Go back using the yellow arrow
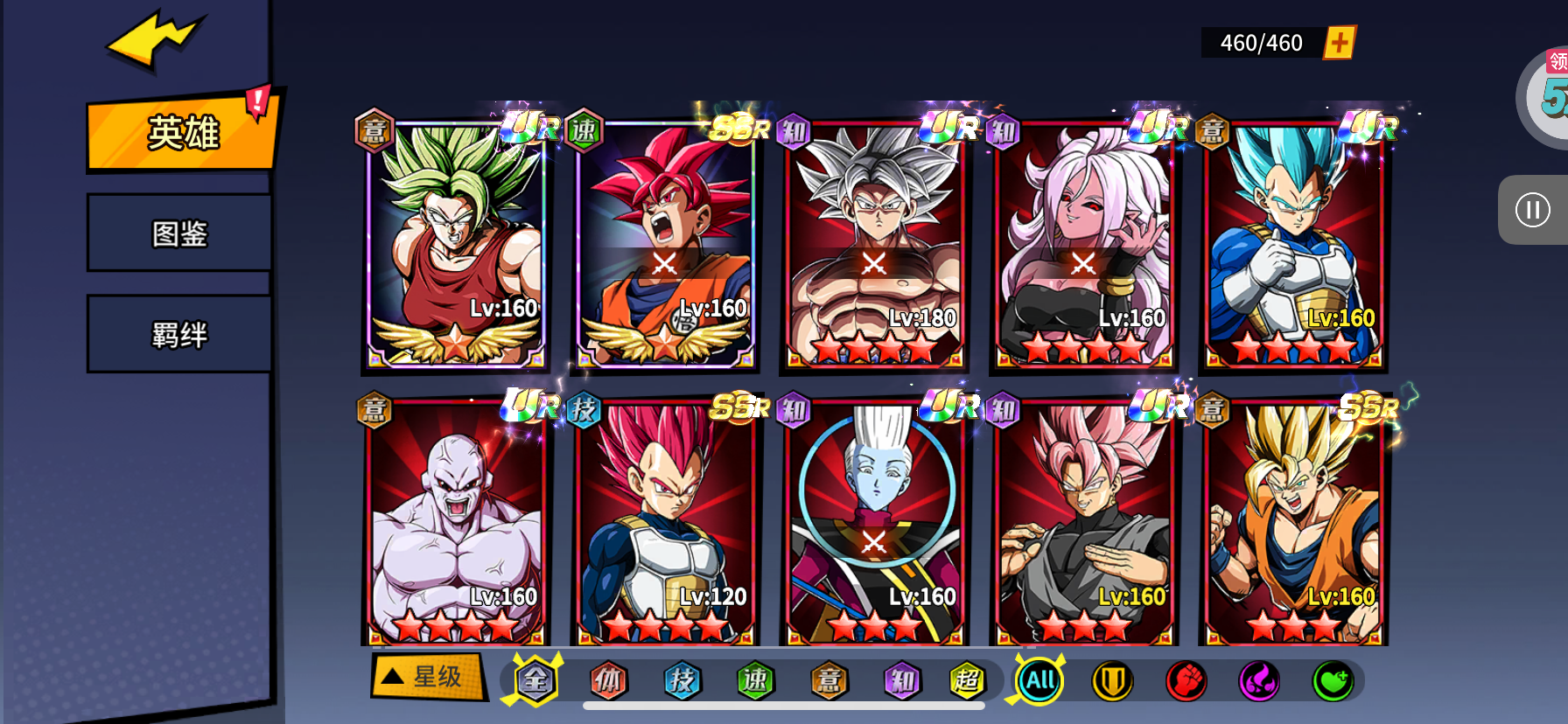This screenshot has width=1568, height=724. pos(154,39)
